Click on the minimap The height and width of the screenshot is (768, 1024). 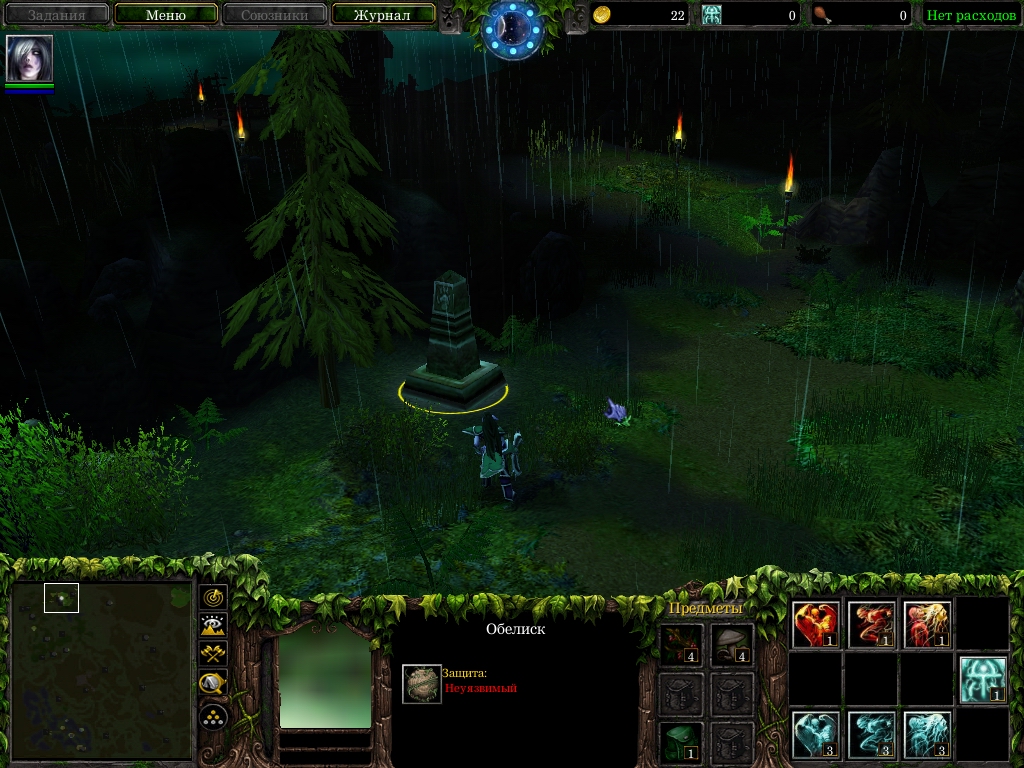click(101, 671)
